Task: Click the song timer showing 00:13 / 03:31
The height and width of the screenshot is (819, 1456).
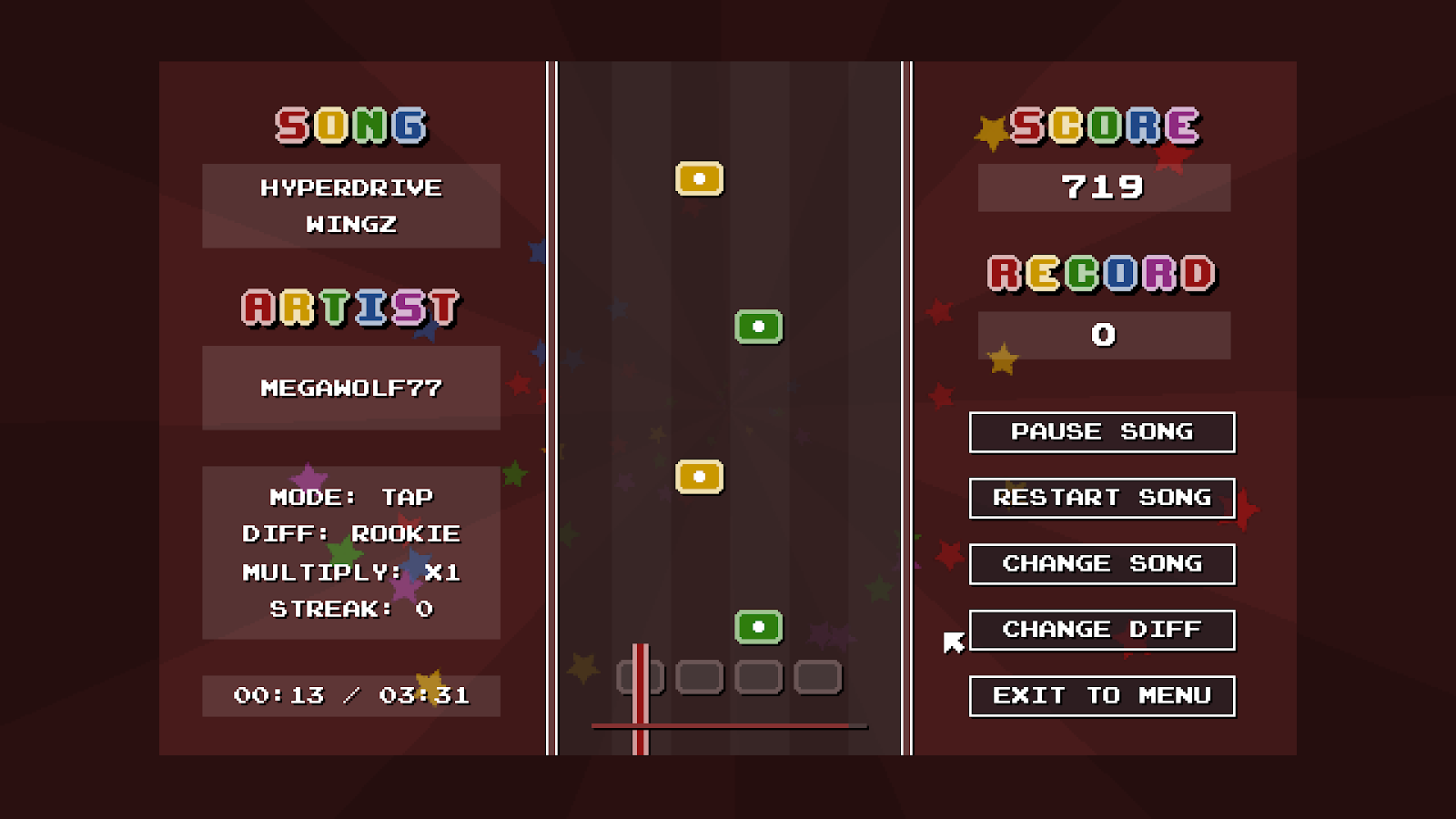Action: (351, 695)
